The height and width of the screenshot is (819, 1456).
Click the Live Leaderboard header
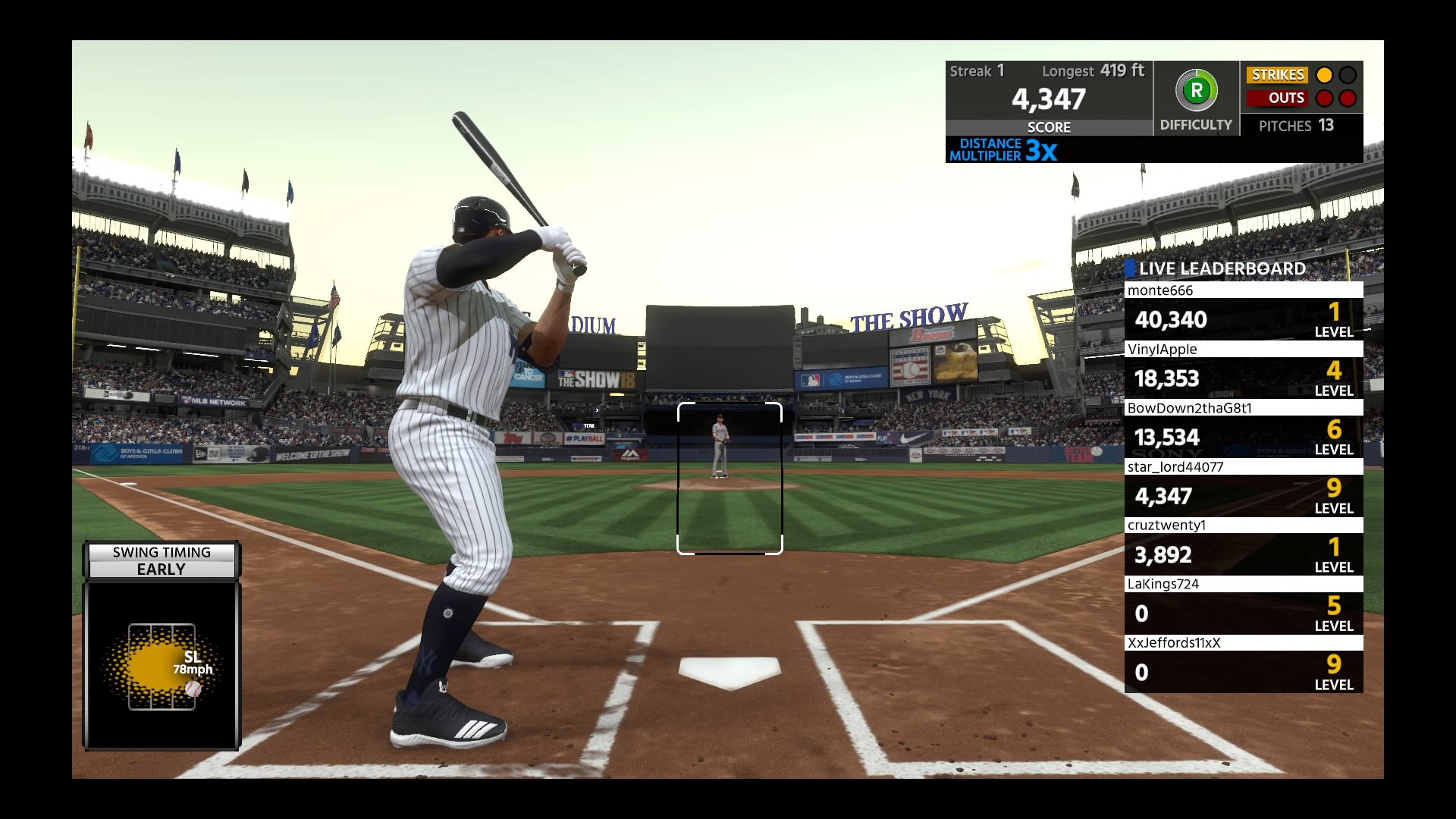coord(1222,268)
